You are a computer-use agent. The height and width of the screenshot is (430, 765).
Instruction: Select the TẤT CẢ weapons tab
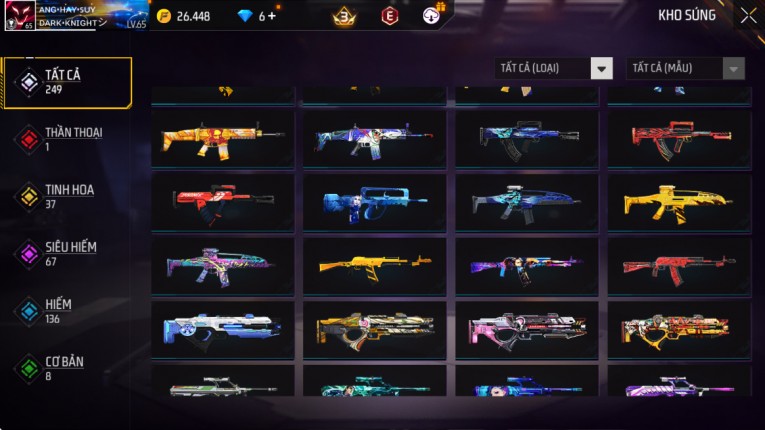[x=67, y=82]
